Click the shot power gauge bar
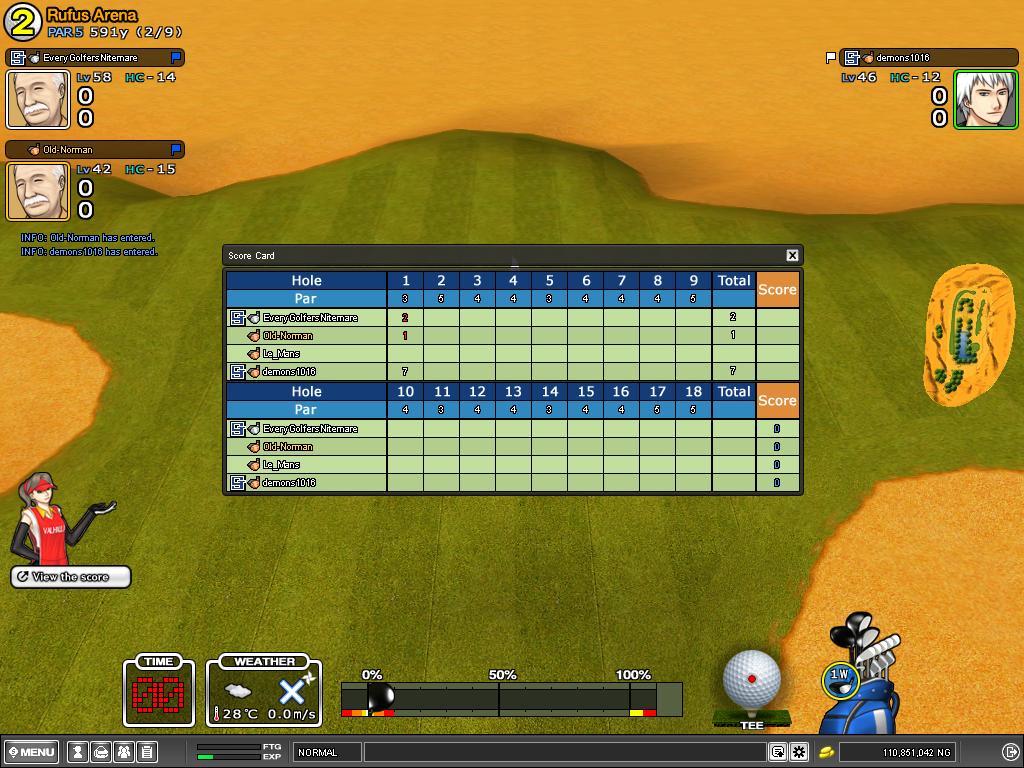This screenshot has width=1024, height=768. point(510,698)
